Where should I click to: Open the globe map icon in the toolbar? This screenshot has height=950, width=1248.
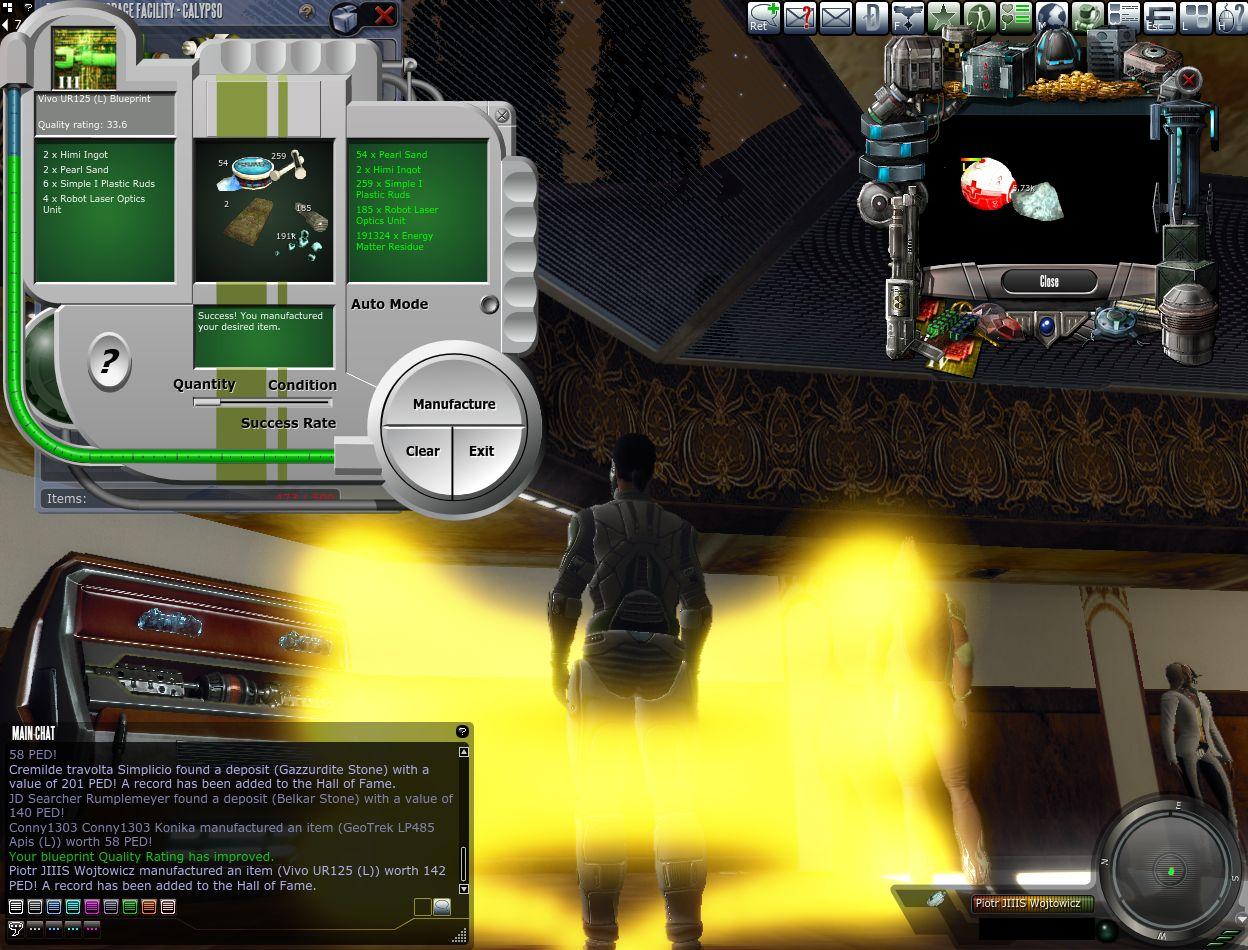click(1051, 17)
